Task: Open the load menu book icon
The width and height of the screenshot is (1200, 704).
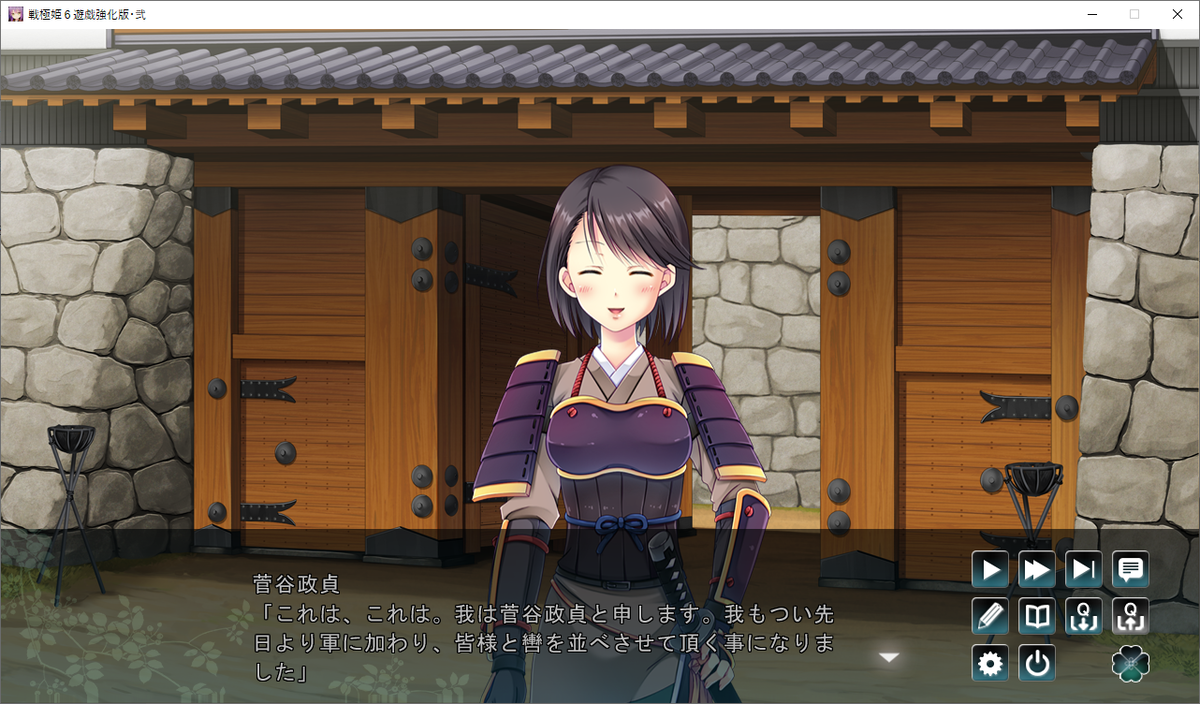Action: click(1037, 616)
